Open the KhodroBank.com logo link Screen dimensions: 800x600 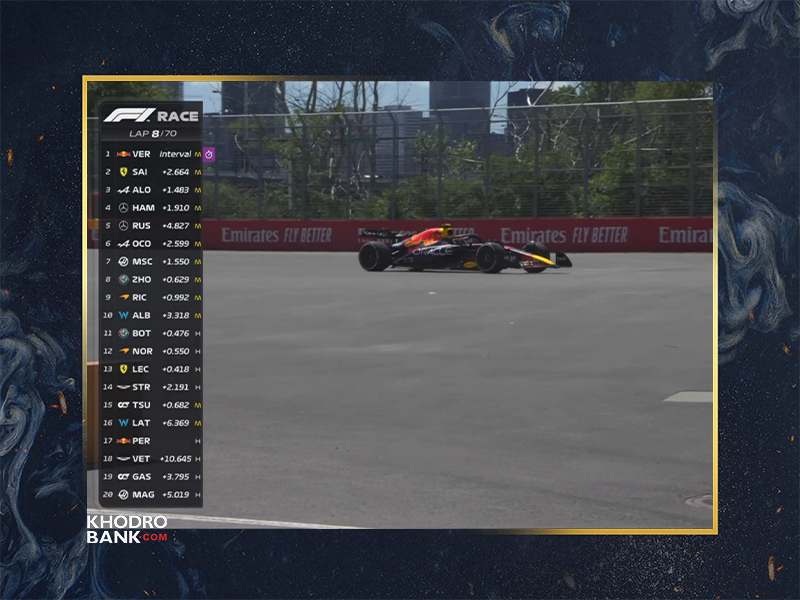pos(127,530)
